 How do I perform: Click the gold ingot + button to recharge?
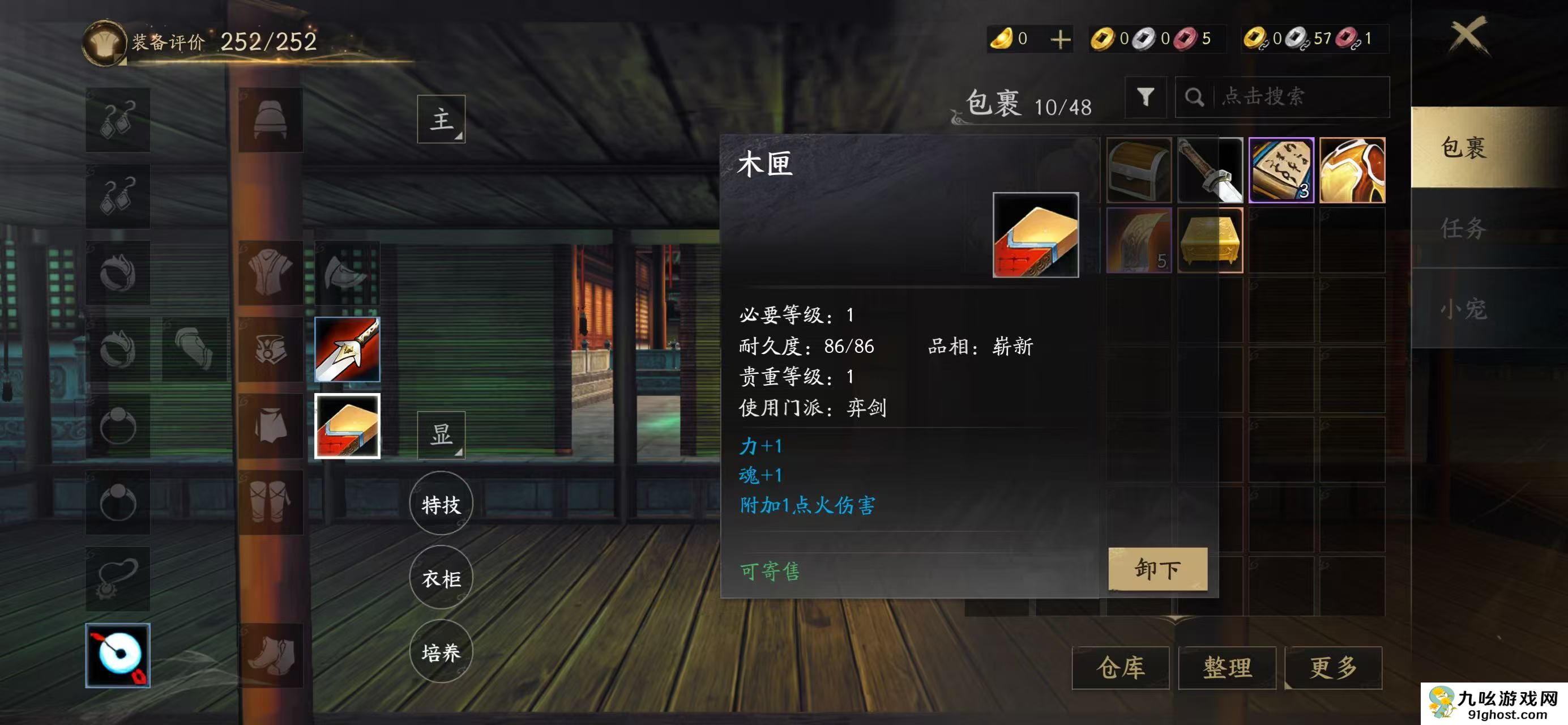[x=1061, y=39]
